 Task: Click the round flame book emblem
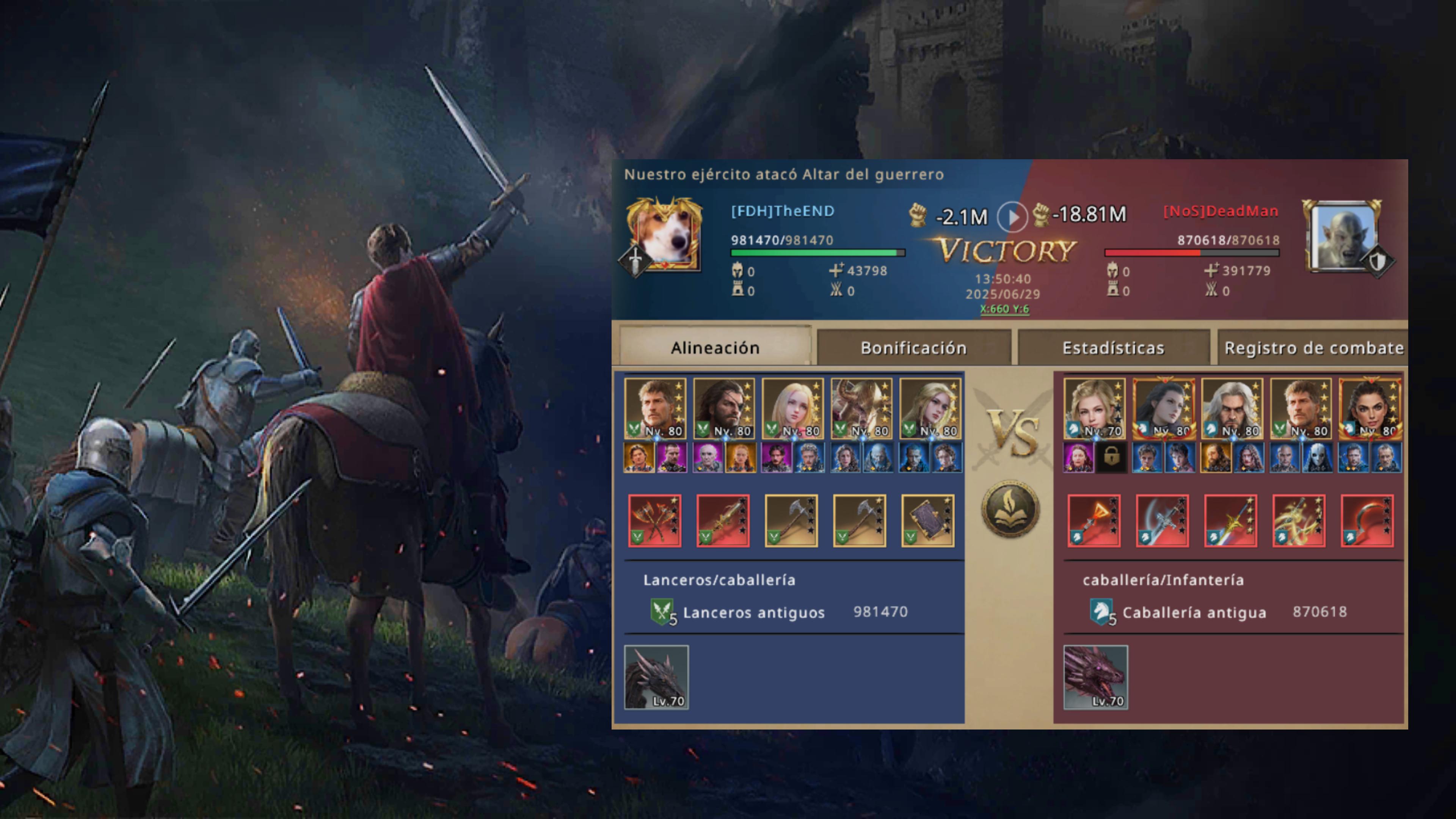click(x=1010, y=508)
